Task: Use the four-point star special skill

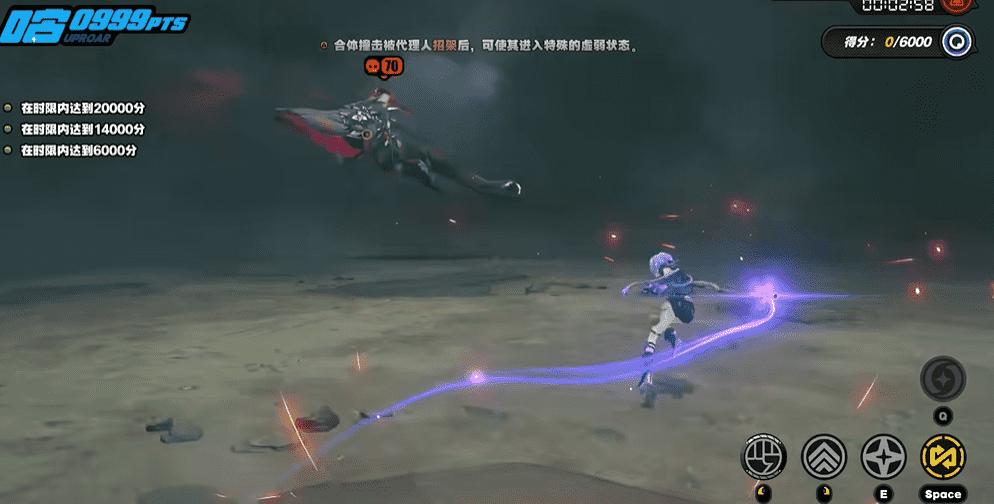Action: 884,457
